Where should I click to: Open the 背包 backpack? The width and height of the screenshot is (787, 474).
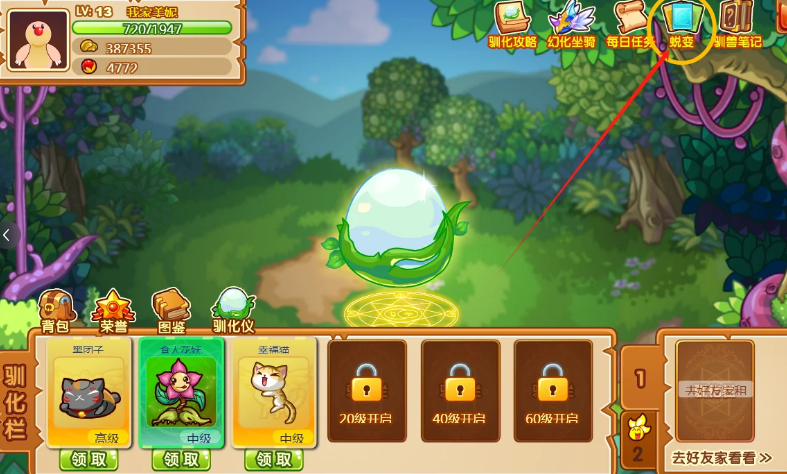point(55,309)
